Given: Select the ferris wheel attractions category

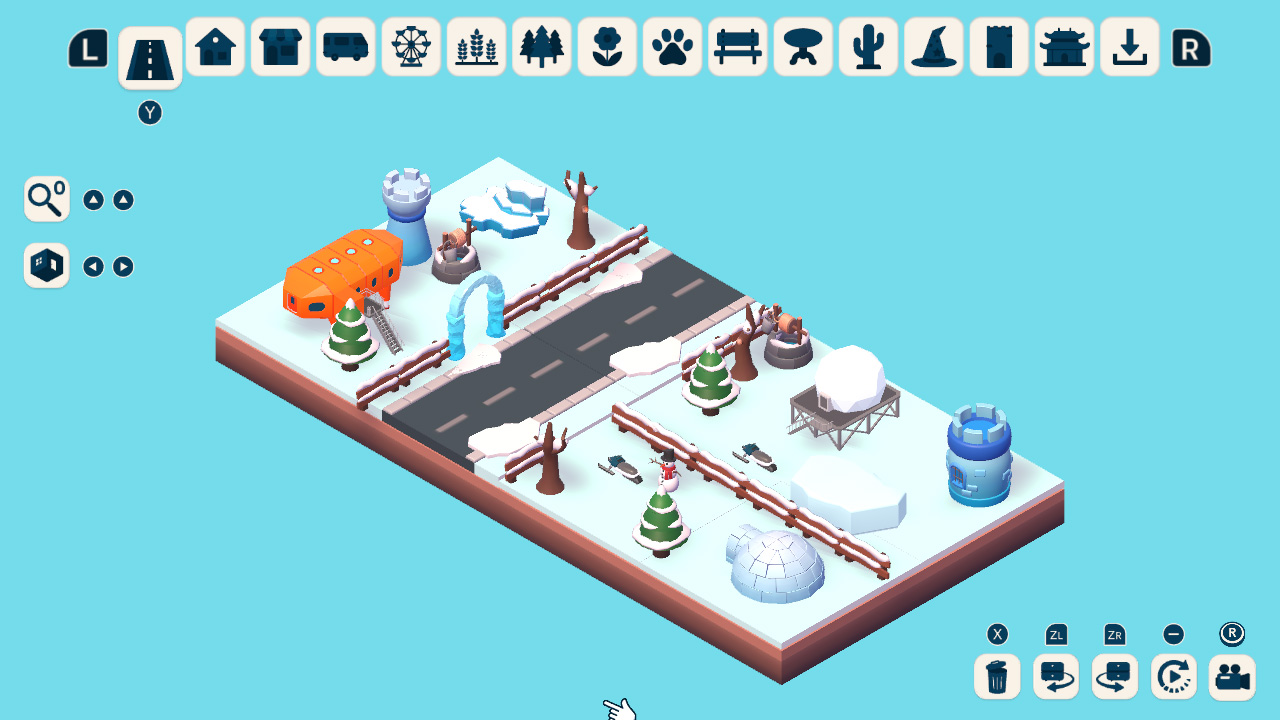Looking at the screenshot, I should click(x=411, y=46).
